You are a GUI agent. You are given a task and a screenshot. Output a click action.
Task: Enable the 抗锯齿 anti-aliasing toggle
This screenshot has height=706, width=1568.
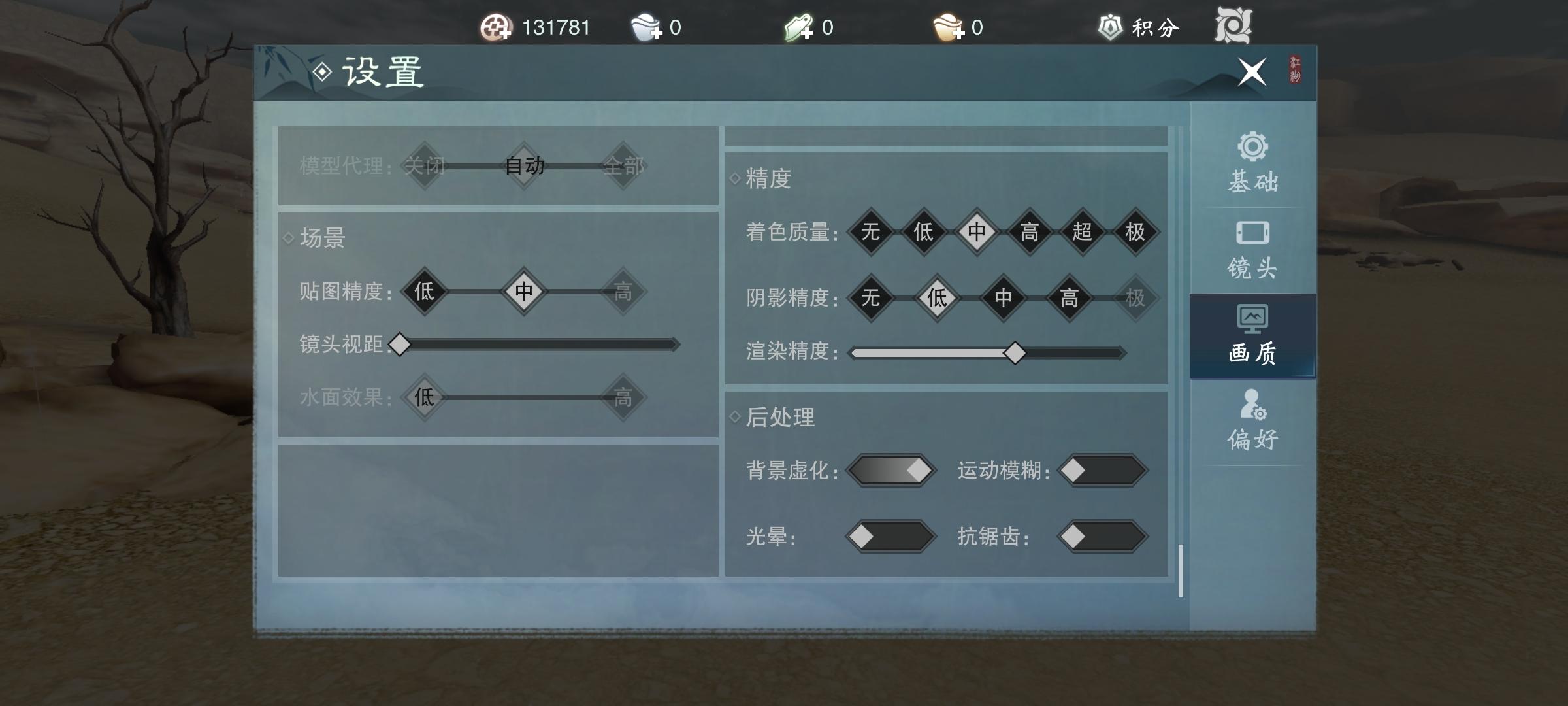tap(1101, 537)
